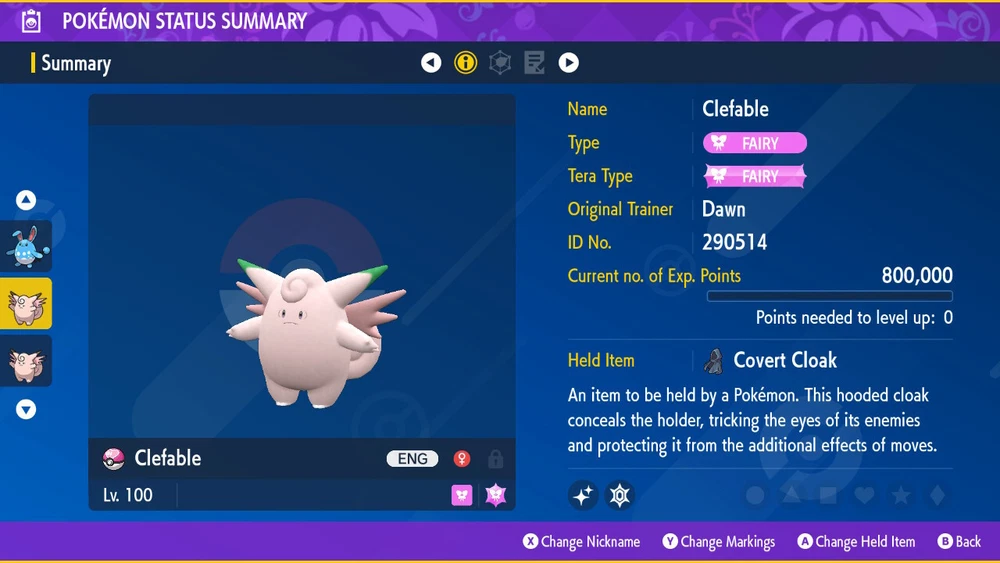Open the moves and notes tab
The height and width of the screenshot is (563, 1000).
coord(534,63)
